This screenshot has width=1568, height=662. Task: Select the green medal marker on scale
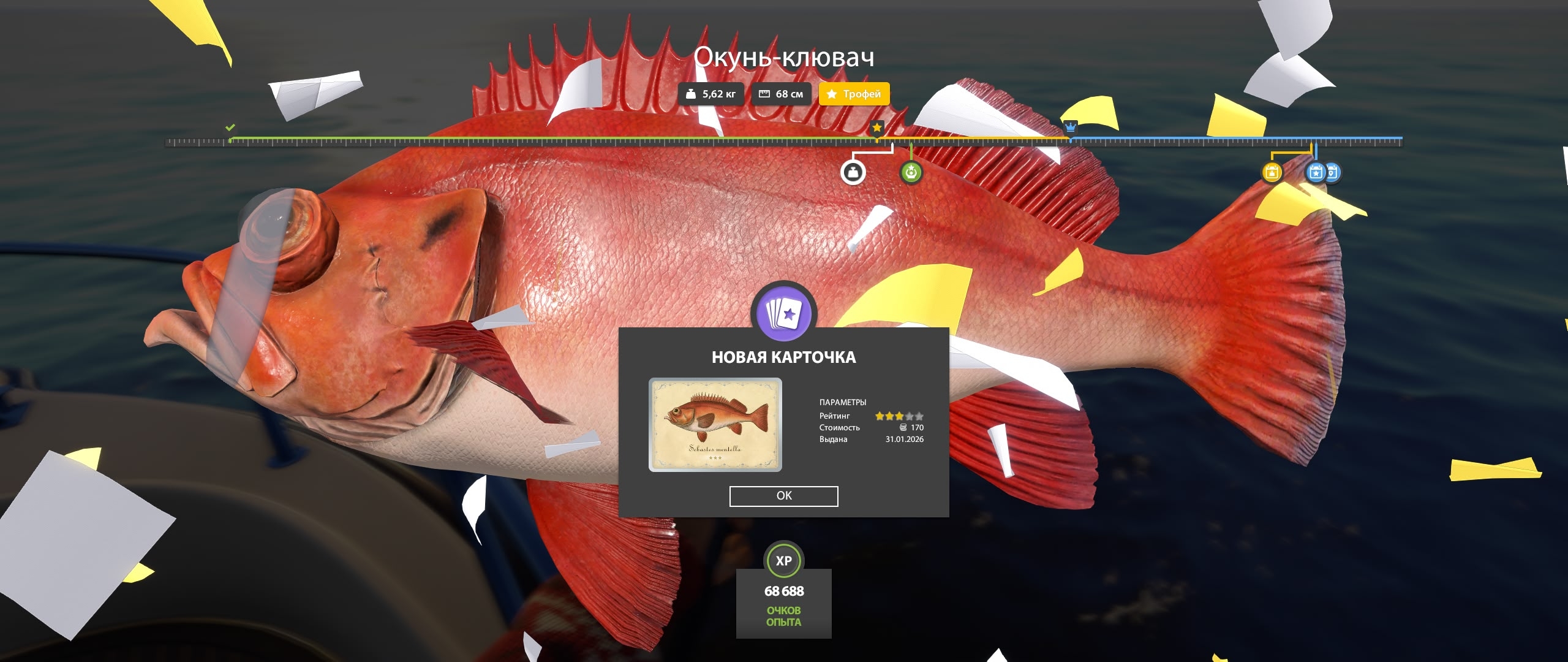[x=911, y=173]
